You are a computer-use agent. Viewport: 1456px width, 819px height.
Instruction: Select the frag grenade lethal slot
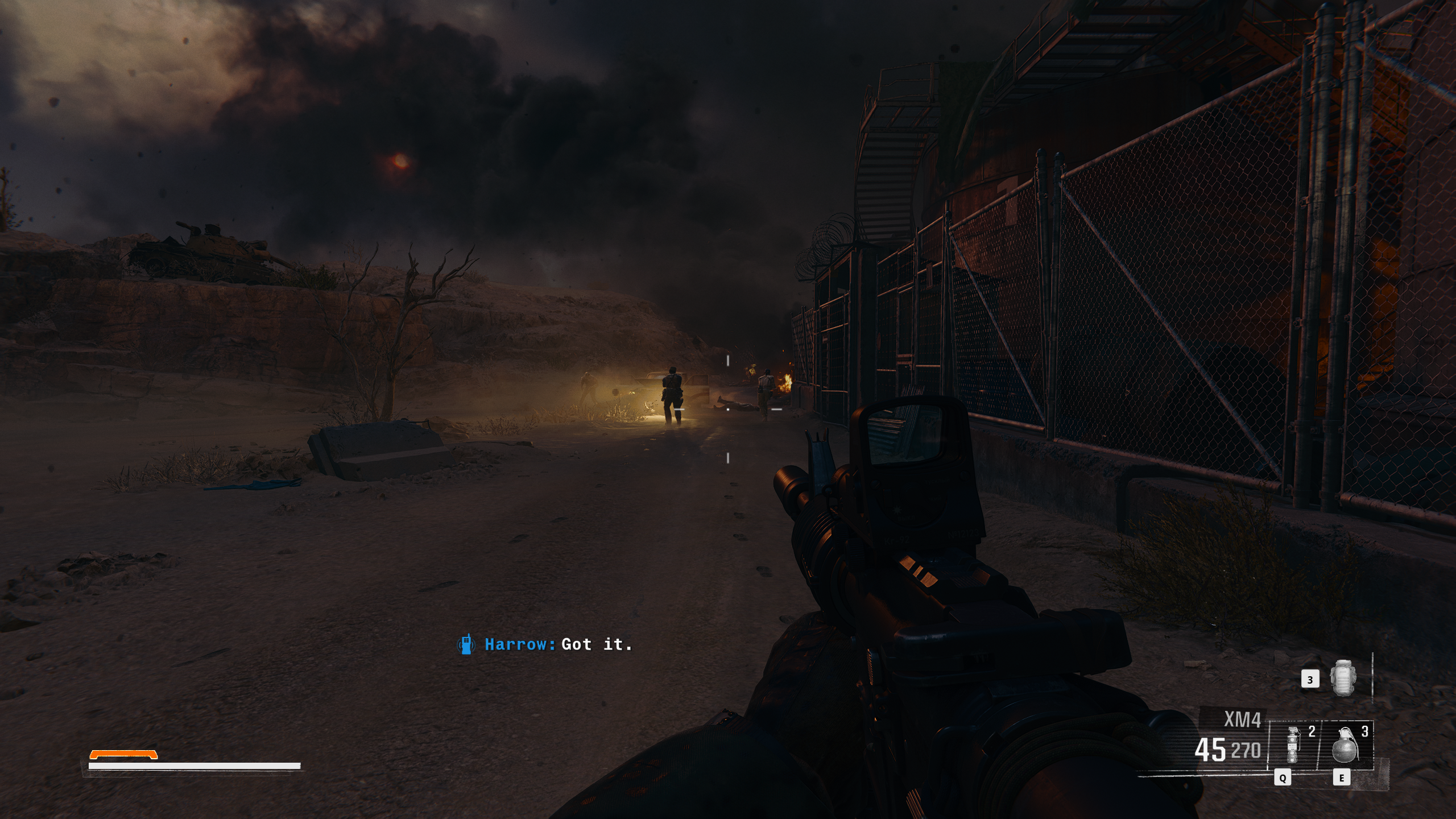1346,744
